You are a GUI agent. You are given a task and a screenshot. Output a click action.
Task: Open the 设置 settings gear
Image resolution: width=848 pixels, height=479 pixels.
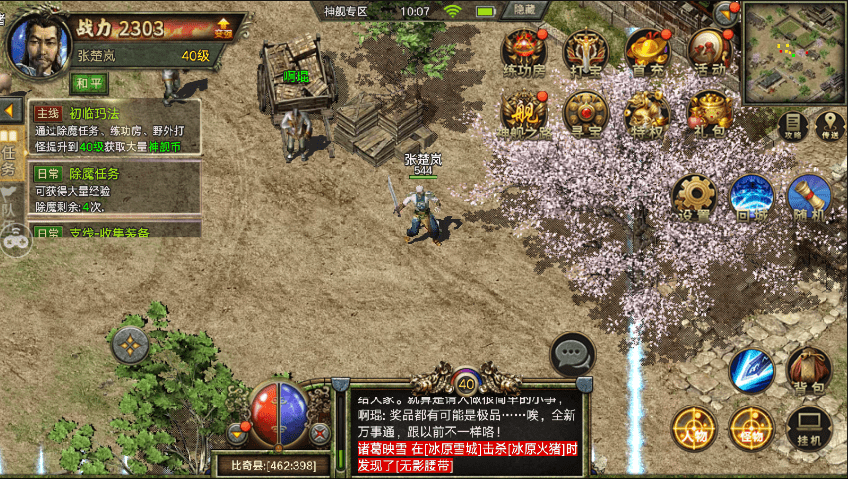coord(694,197)
